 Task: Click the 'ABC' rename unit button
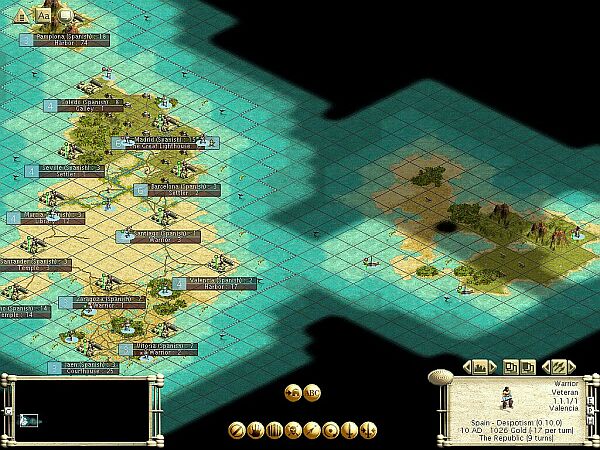click(312, 392)
